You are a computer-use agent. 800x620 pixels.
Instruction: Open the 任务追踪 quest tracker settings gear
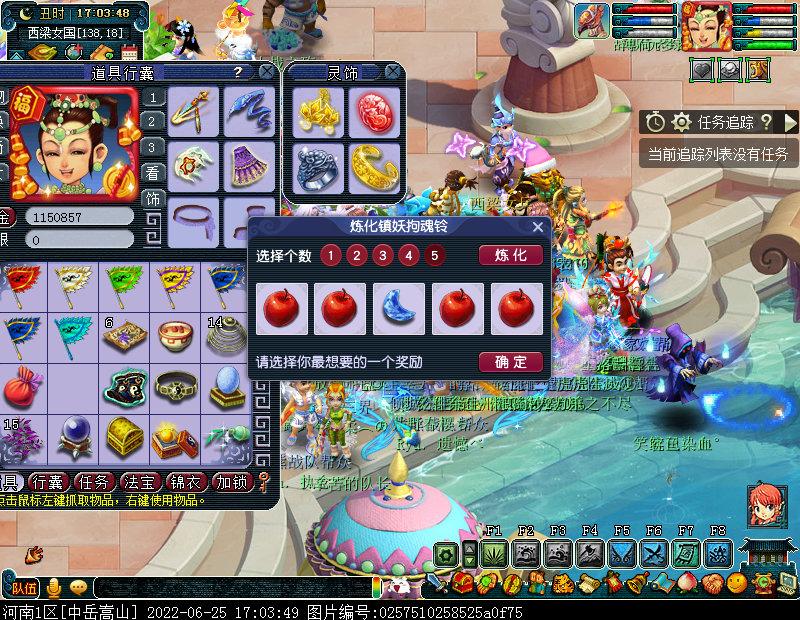[682, 122]
